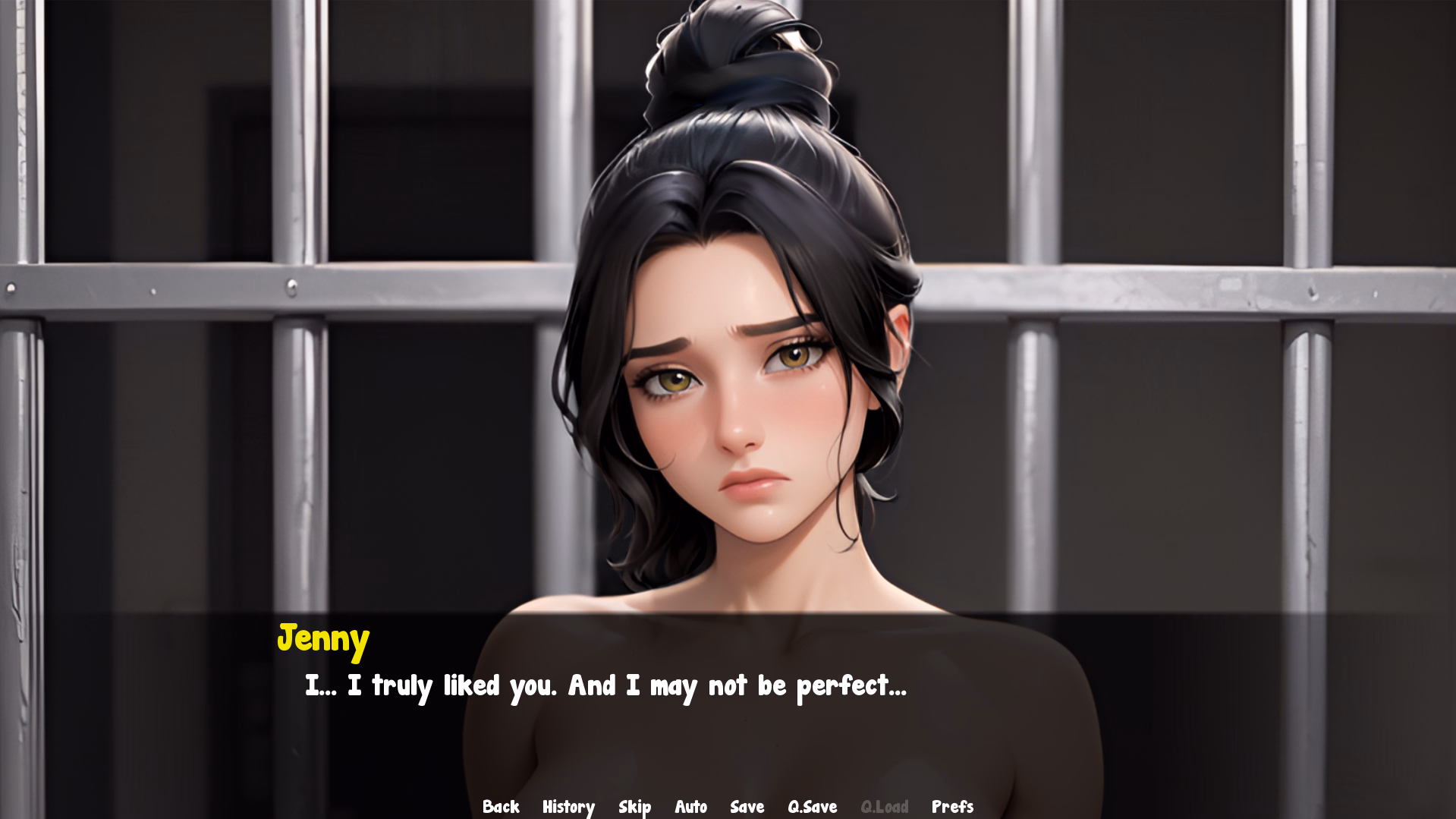Activate Auto mode from the bottom bar
This screenshot has width=1456, height=819.
pos(690,807)
